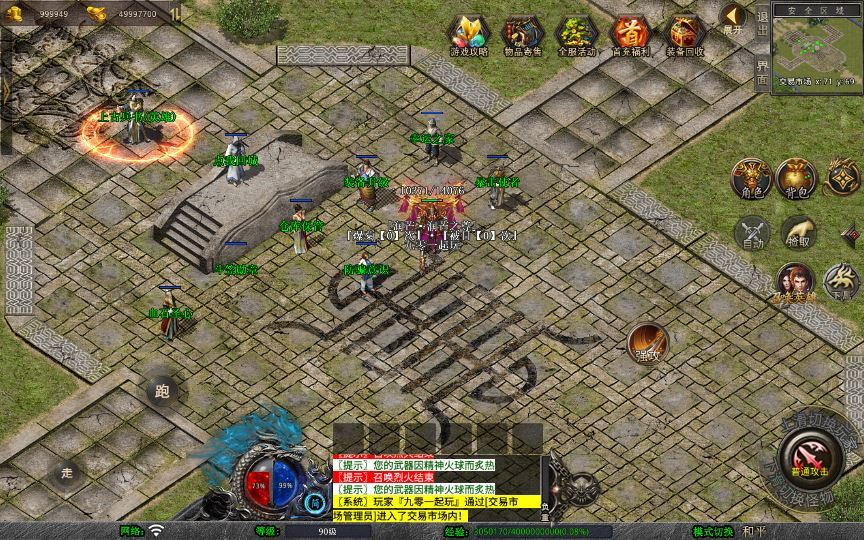Summon the hero via 召唤英雄 portrait
Screen dimensions: 864x540
796,282
